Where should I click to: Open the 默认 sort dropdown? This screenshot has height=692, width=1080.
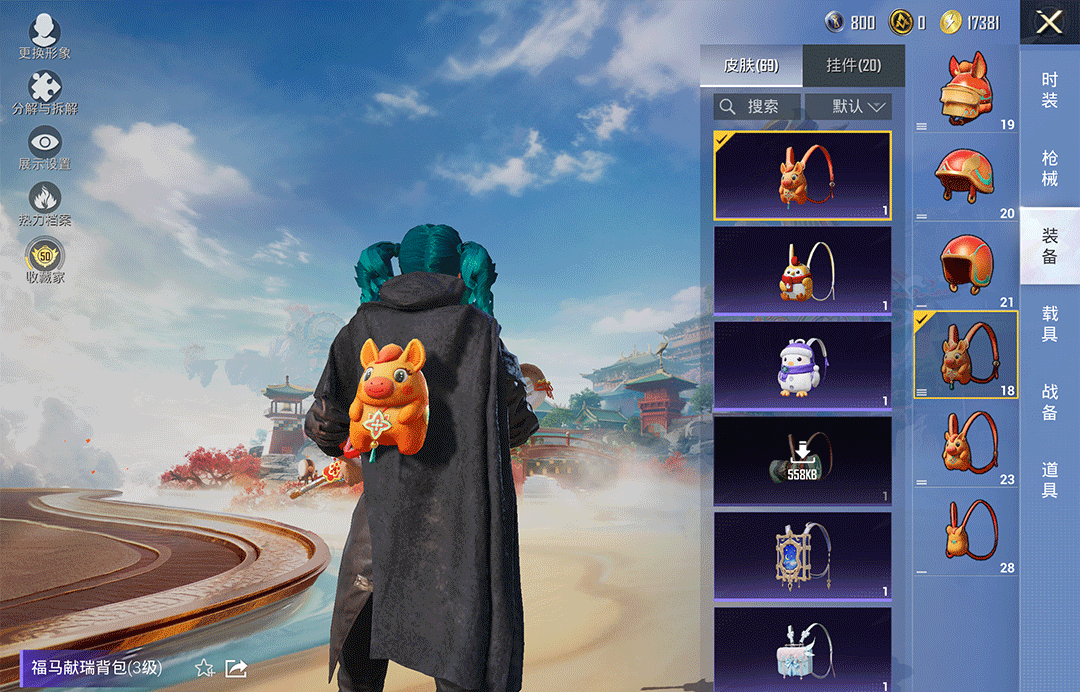[x=848, y=106]
